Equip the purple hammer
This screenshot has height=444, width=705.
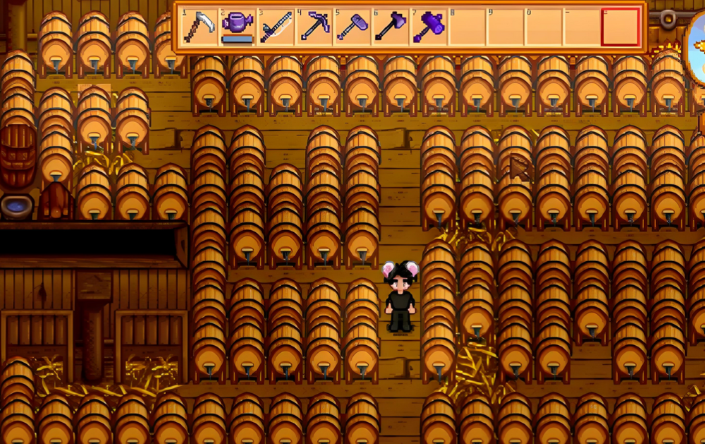point(429,27)
